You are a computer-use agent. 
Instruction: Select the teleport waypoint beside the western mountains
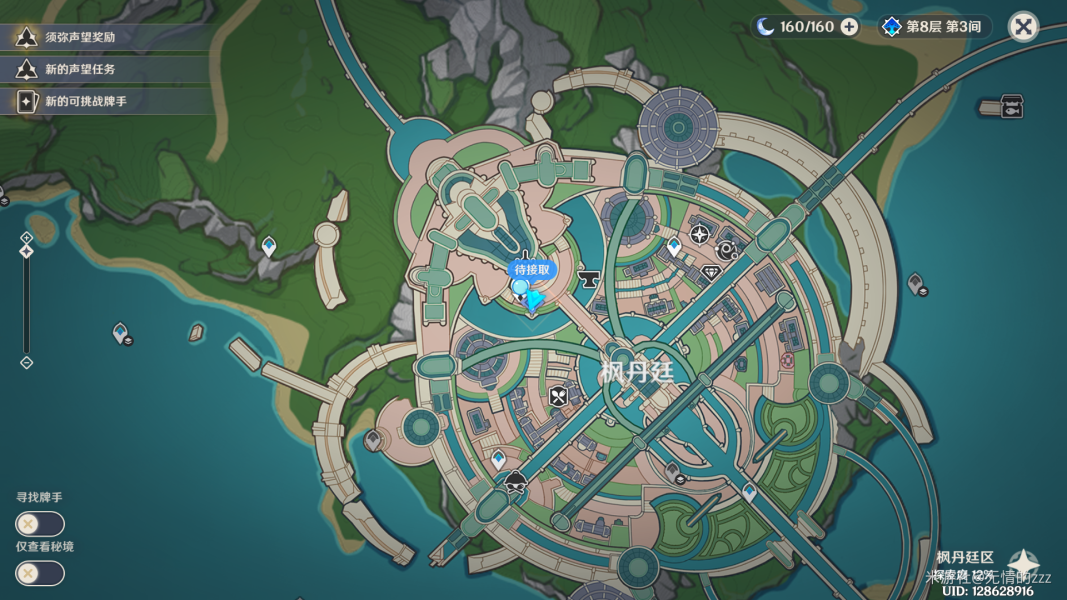coord(268,245)
